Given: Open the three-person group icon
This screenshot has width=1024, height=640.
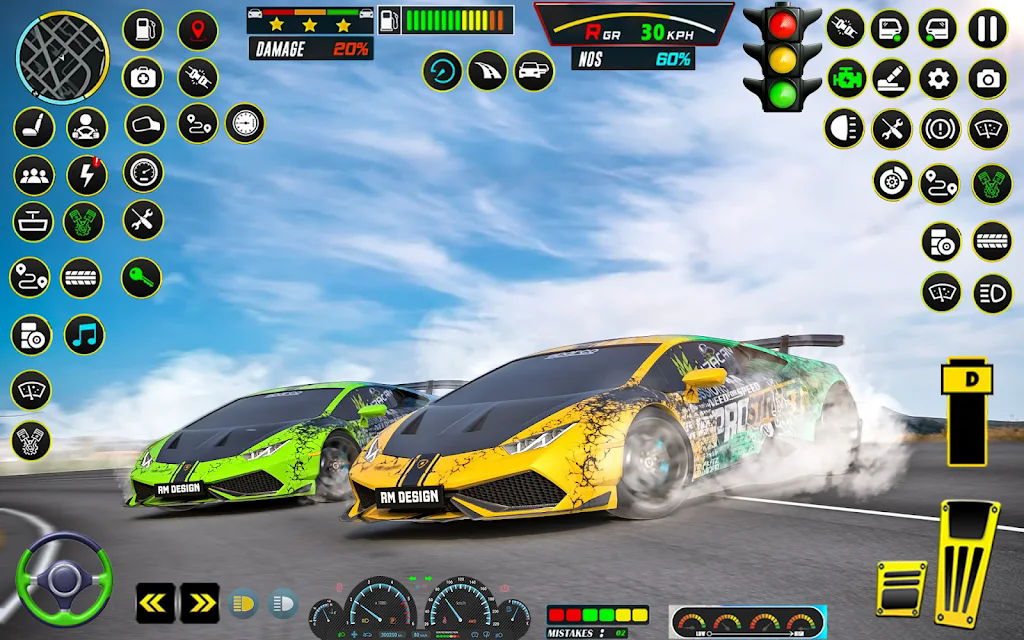Looking at the screenshot, I should pyautogui.click(x=34, y=175).
